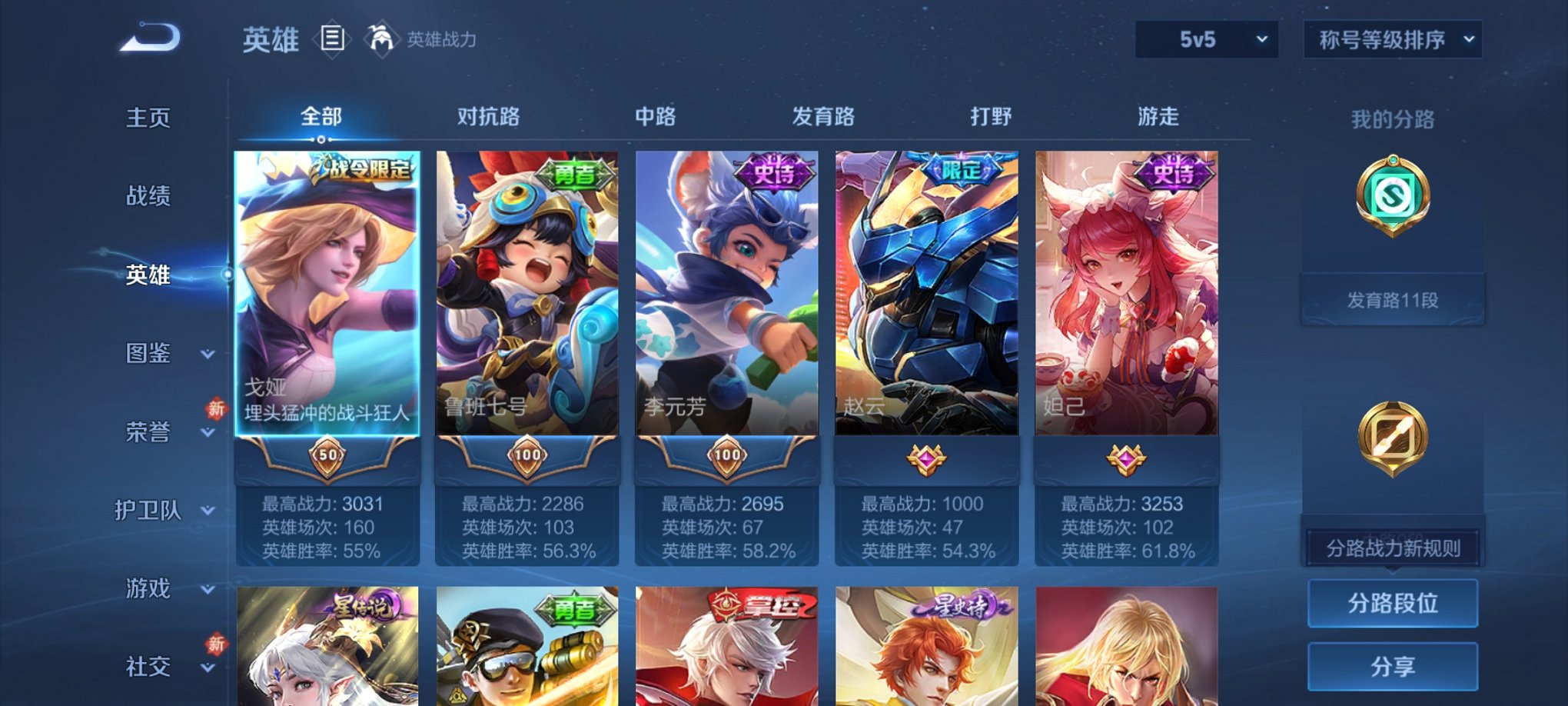Click the 英雄战力 hero power icon
The image size is (1568, 706).
[383, 38]
